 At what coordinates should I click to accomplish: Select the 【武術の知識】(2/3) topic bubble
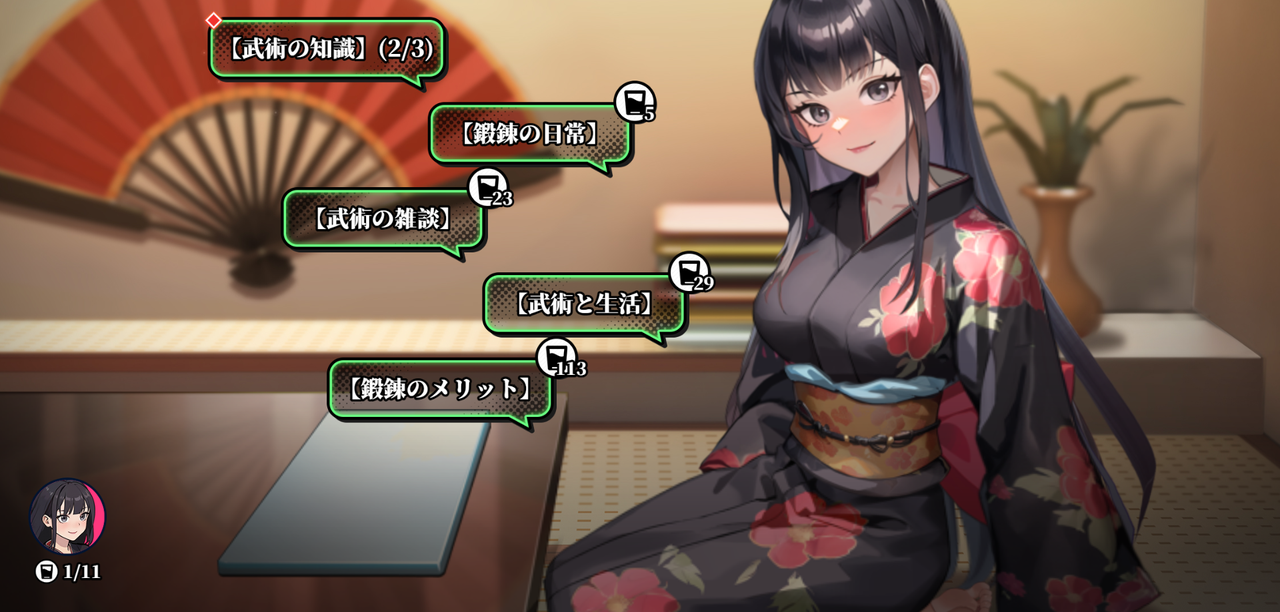[x=326, y=48]
